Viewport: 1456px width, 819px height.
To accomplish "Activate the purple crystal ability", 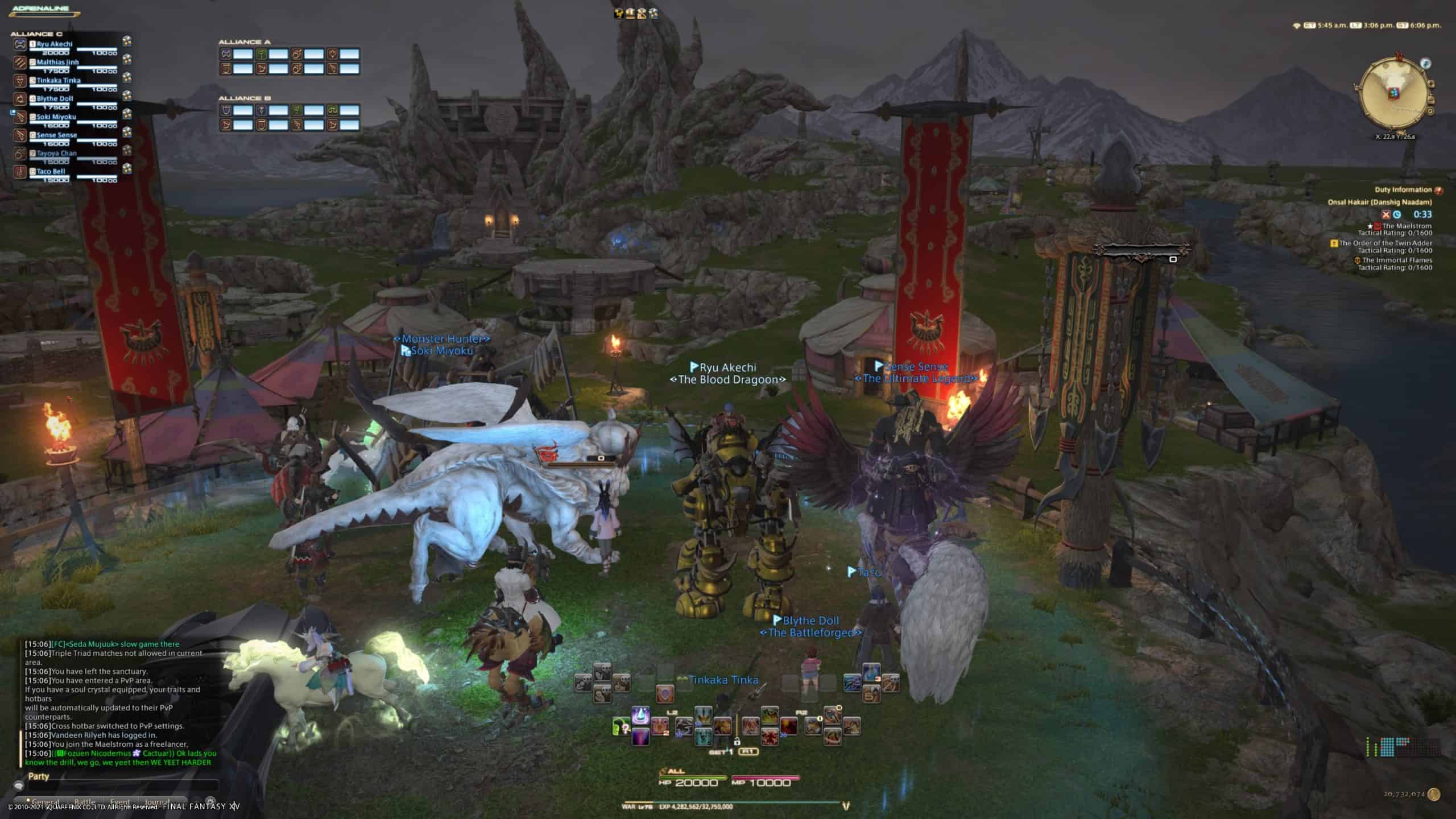I will click(640, 715).
